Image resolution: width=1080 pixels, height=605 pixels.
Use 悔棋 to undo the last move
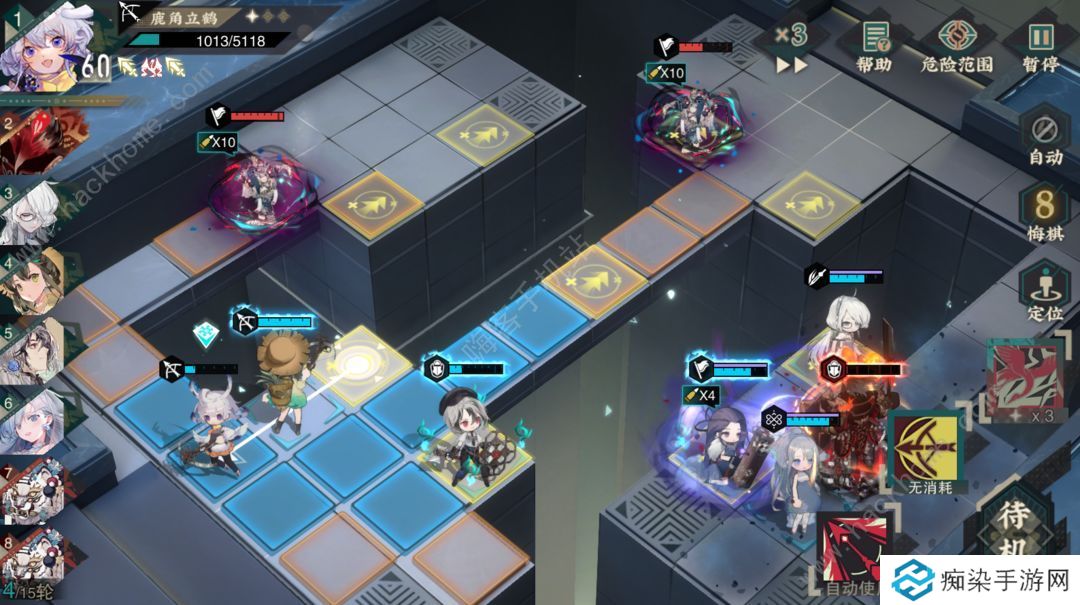click(1045, 214)
